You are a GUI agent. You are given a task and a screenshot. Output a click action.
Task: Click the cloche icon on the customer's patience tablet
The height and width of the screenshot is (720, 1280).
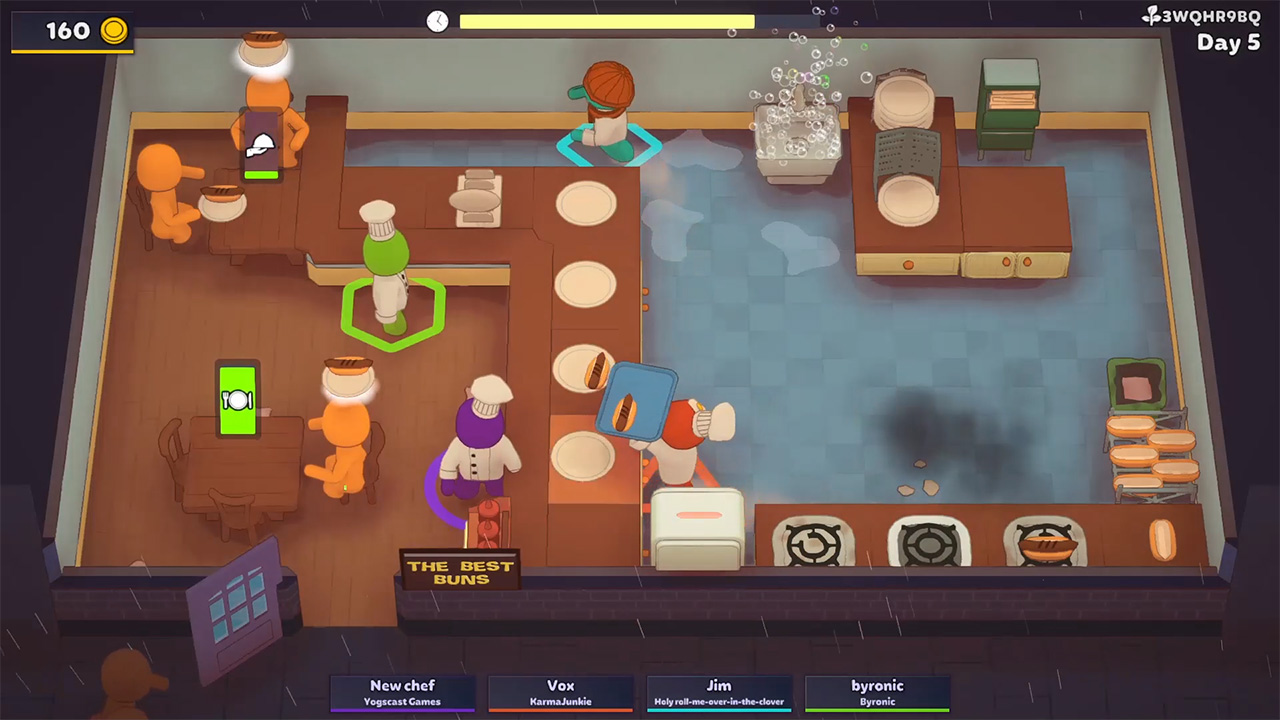point(260,145)
